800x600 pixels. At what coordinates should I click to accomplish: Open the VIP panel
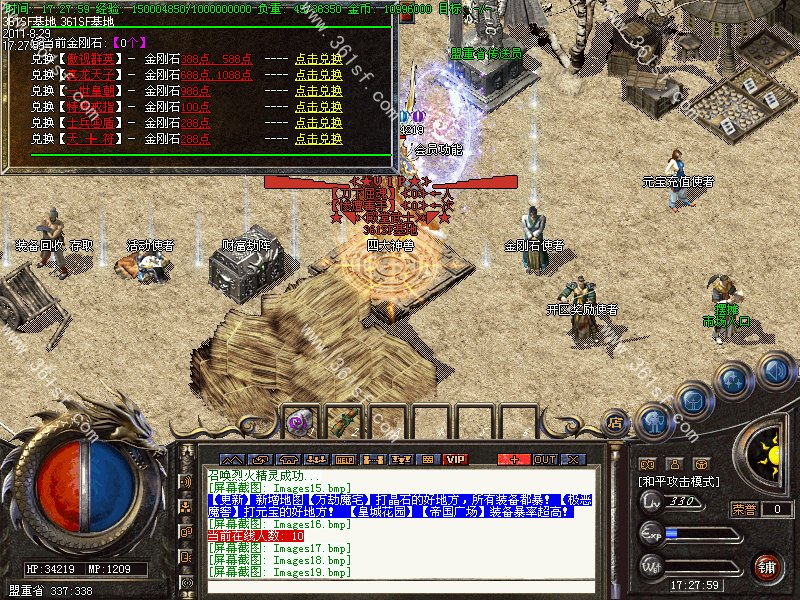[456, 459]
